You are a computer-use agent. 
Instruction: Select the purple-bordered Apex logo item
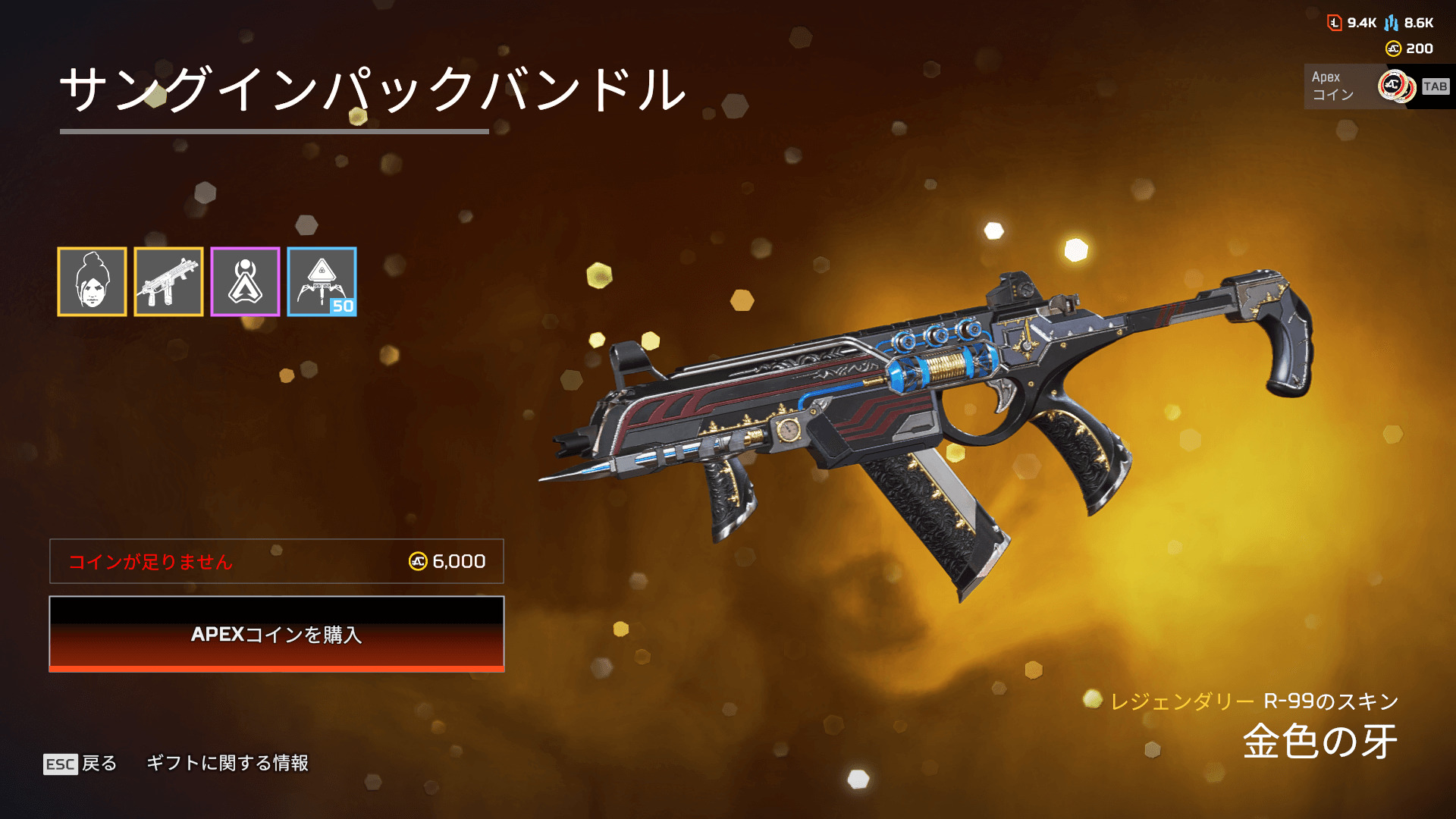(245, 281)
